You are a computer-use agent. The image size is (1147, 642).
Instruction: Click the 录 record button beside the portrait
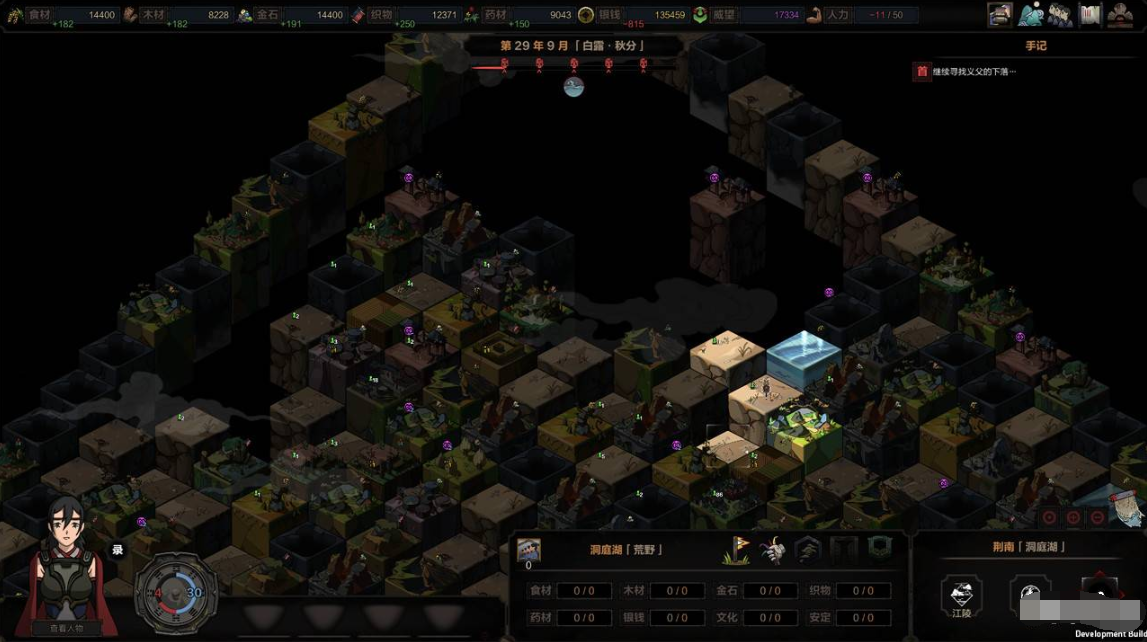117,550
